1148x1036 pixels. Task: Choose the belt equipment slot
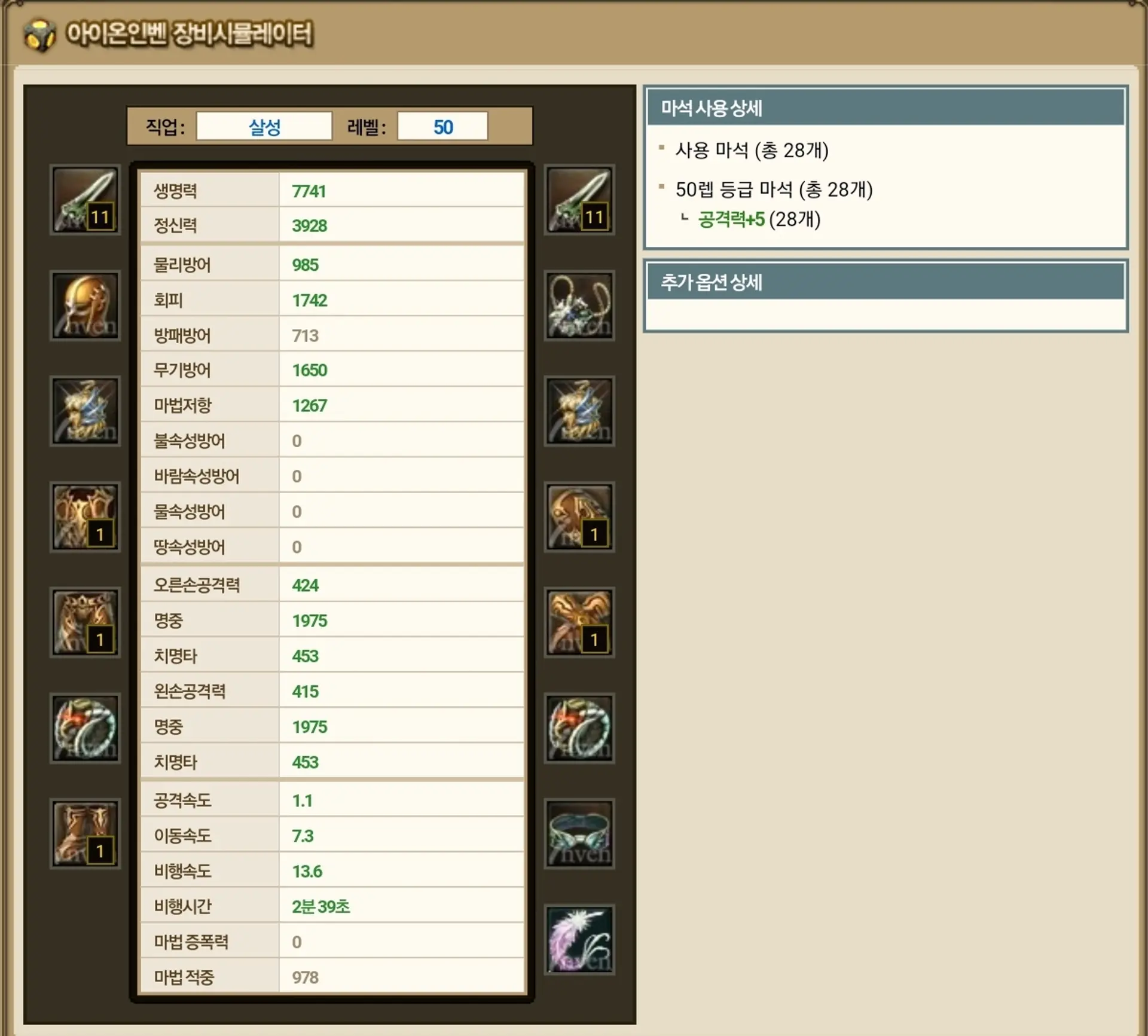[579, 834]
